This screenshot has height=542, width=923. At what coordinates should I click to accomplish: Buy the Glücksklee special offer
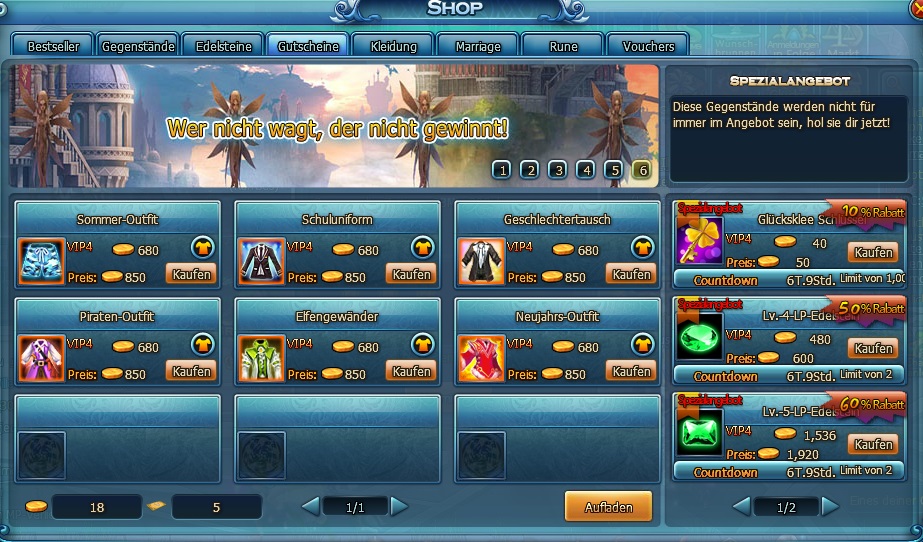(x=872, y=252)
